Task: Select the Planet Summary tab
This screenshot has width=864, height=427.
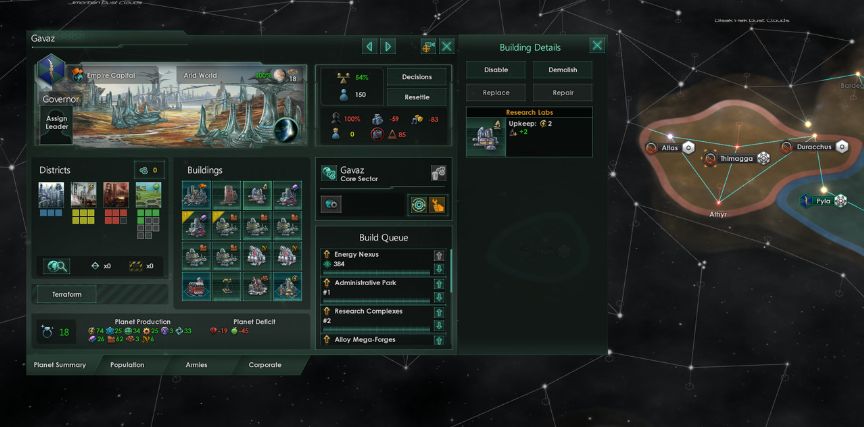Action: click(x=57, y=365)
